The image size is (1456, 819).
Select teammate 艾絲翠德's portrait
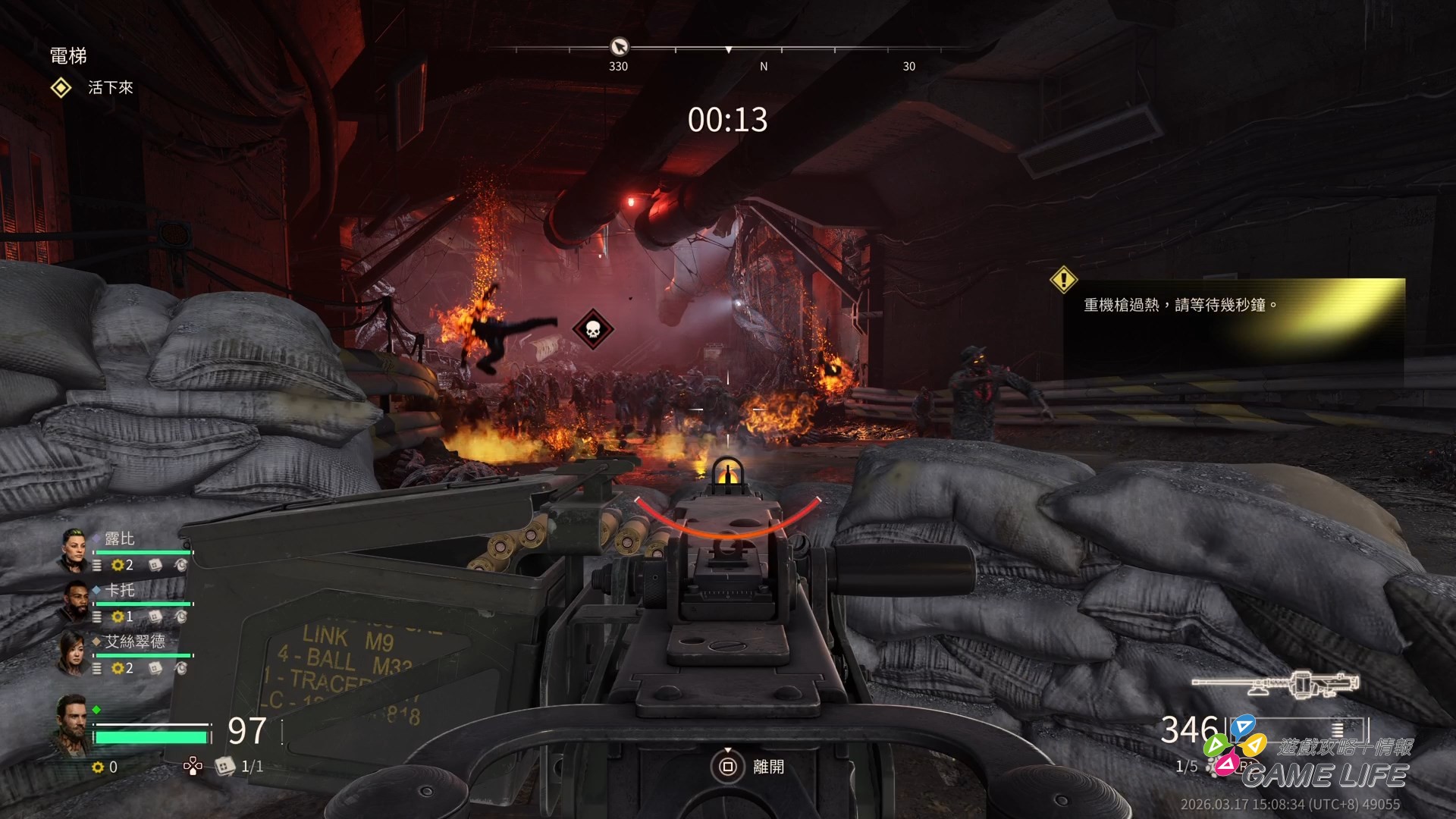[x=75, y=653]
